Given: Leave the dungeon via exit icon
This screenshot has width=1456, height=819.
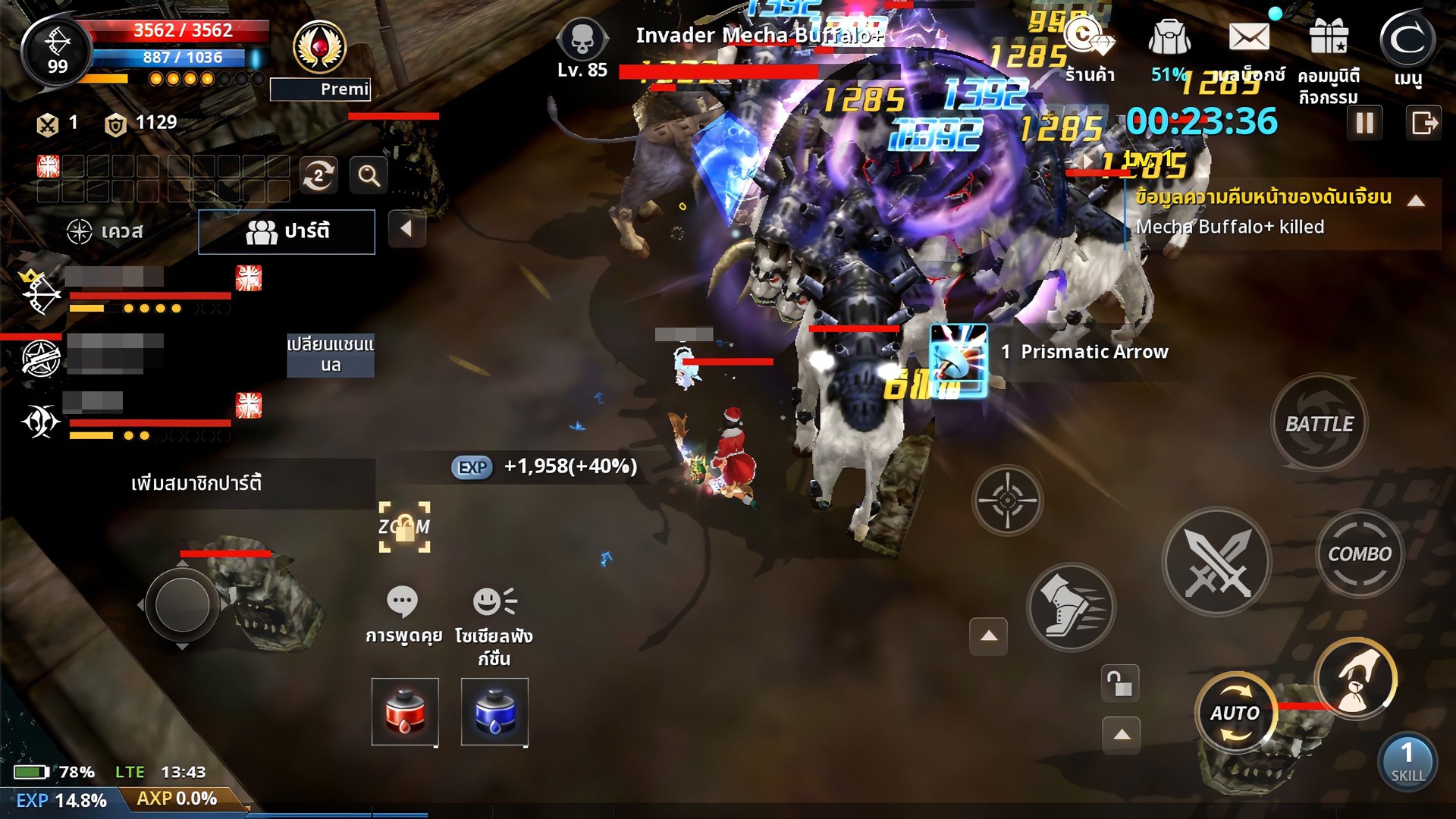Looking at the screenshot, I should 1423,123.
